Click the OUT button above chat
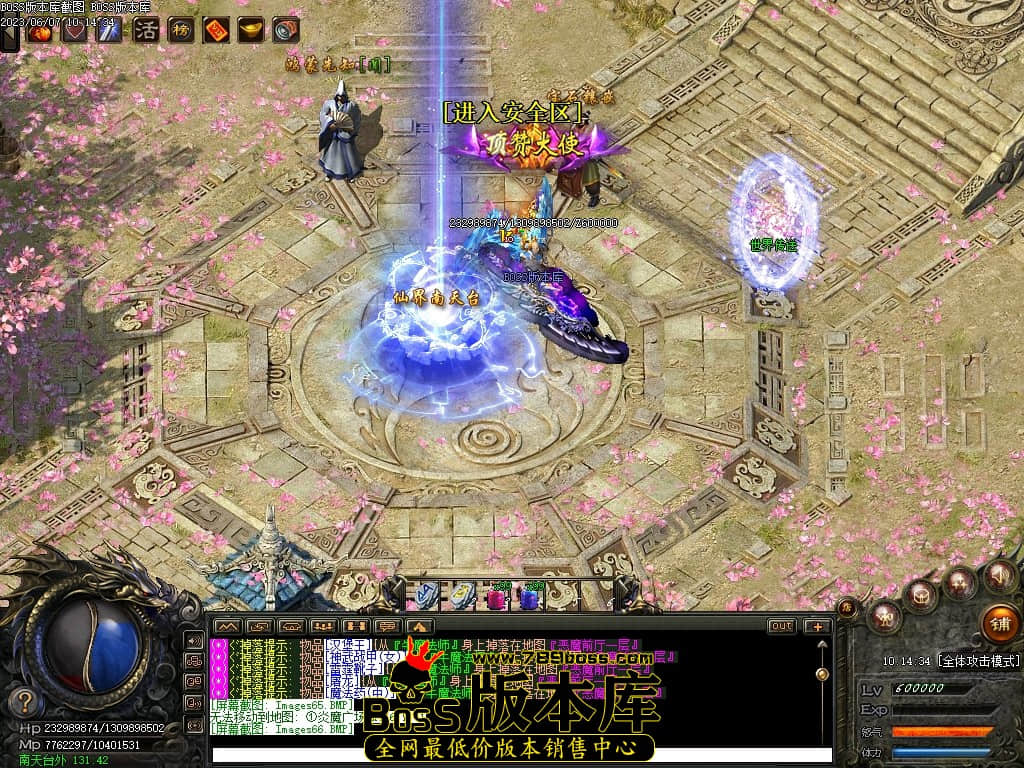The height and width of the screenshot is (768, 1024). (x=781, y=626)
